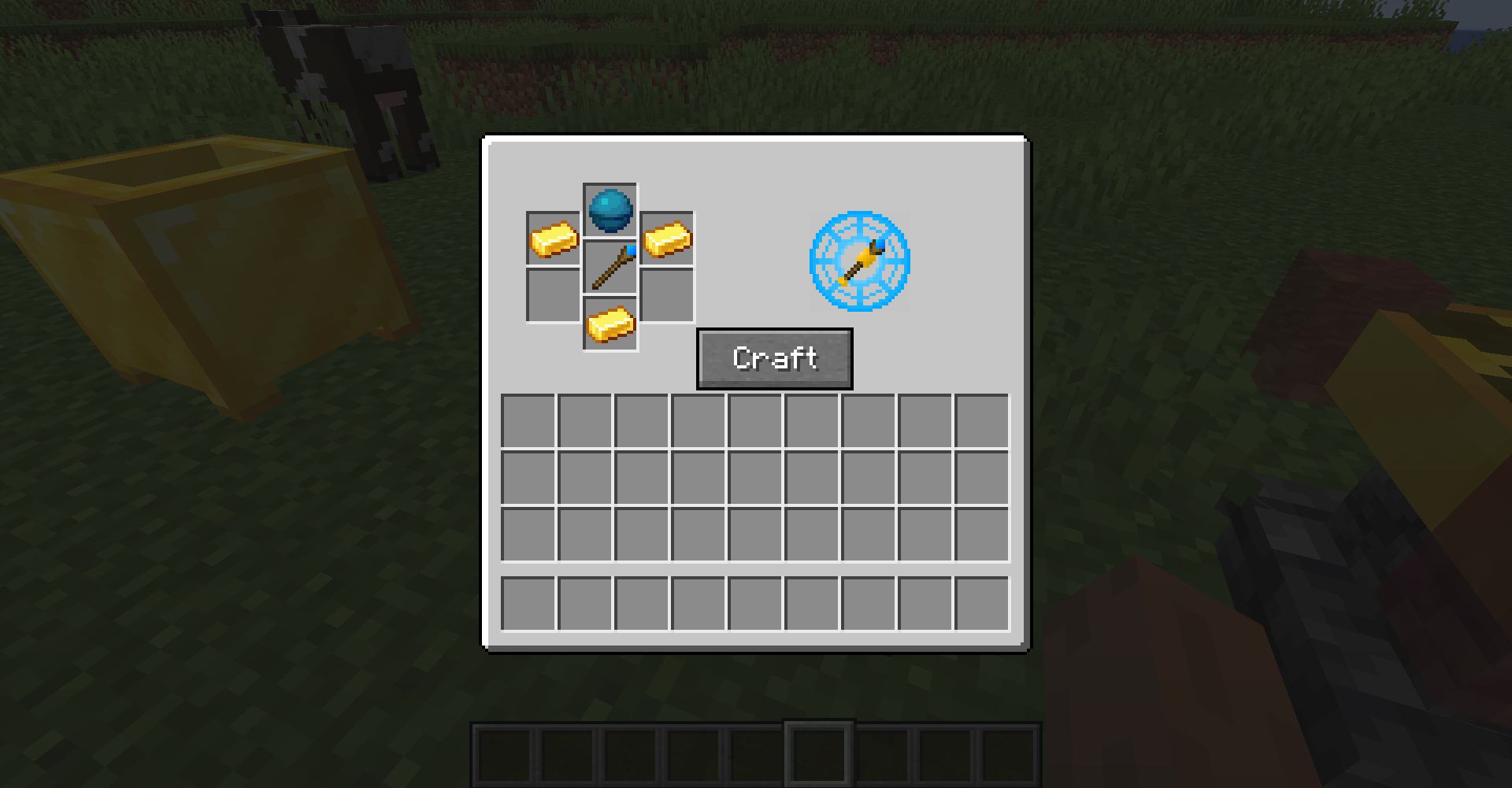Pick up the gold ingot in the left slot
Image resolution: width=1512 pixels, height=788 pixels.
pyautogui.click(x=554, y=239)
